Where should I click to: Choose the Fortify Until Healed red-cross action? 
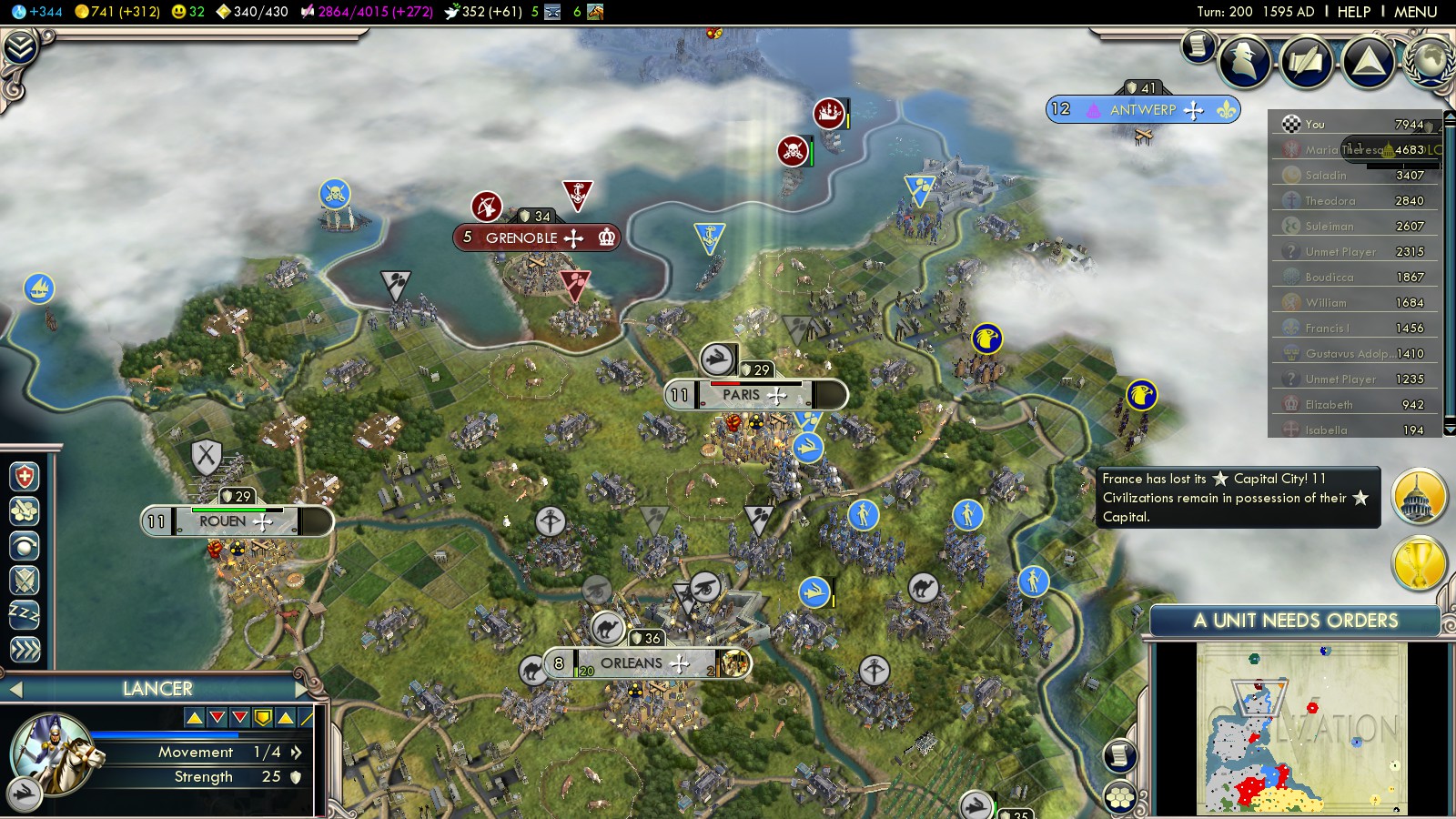tap(25, 477)
